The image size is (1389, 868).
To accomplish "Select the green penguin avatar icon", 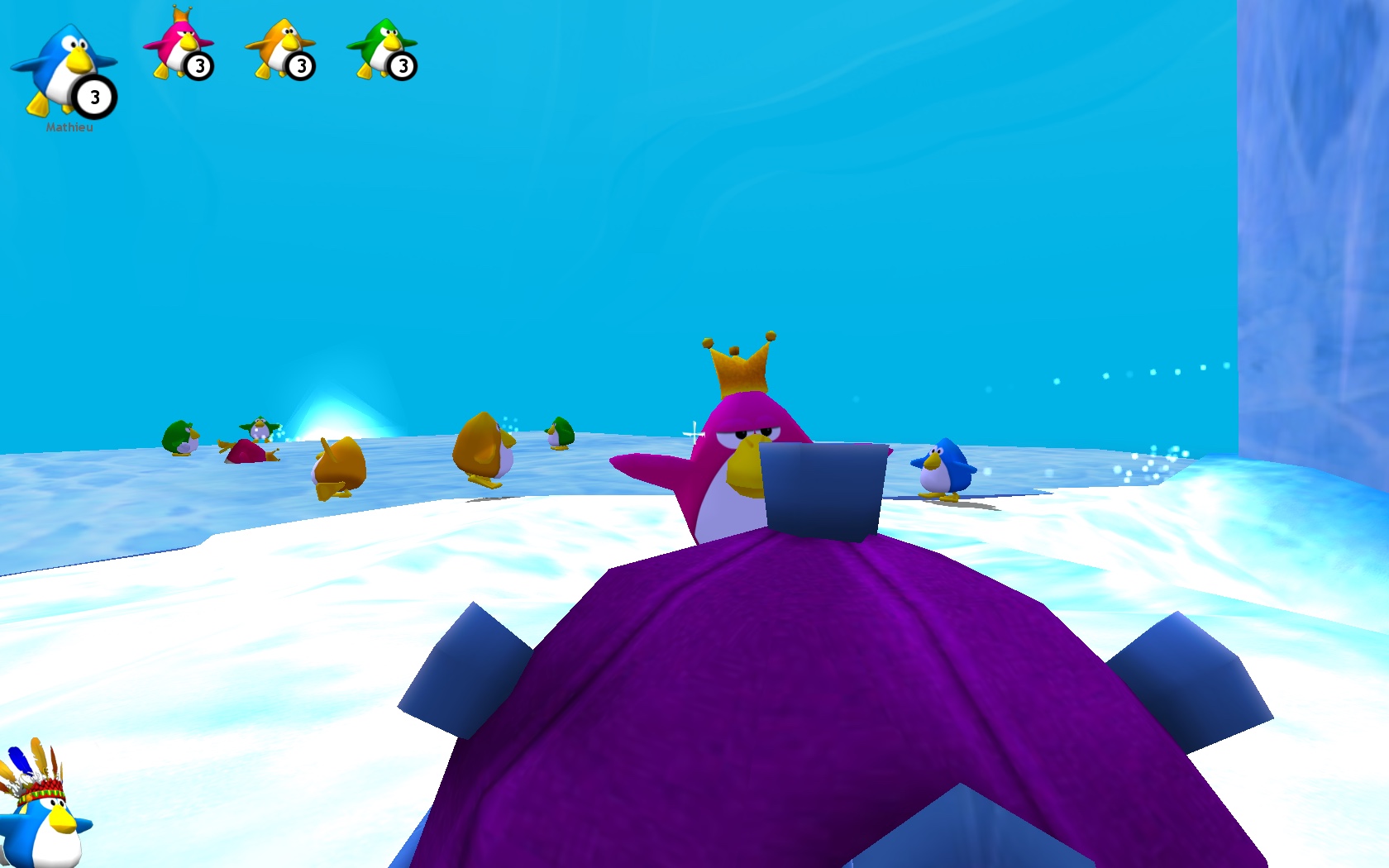I will [x=380, y=41].
